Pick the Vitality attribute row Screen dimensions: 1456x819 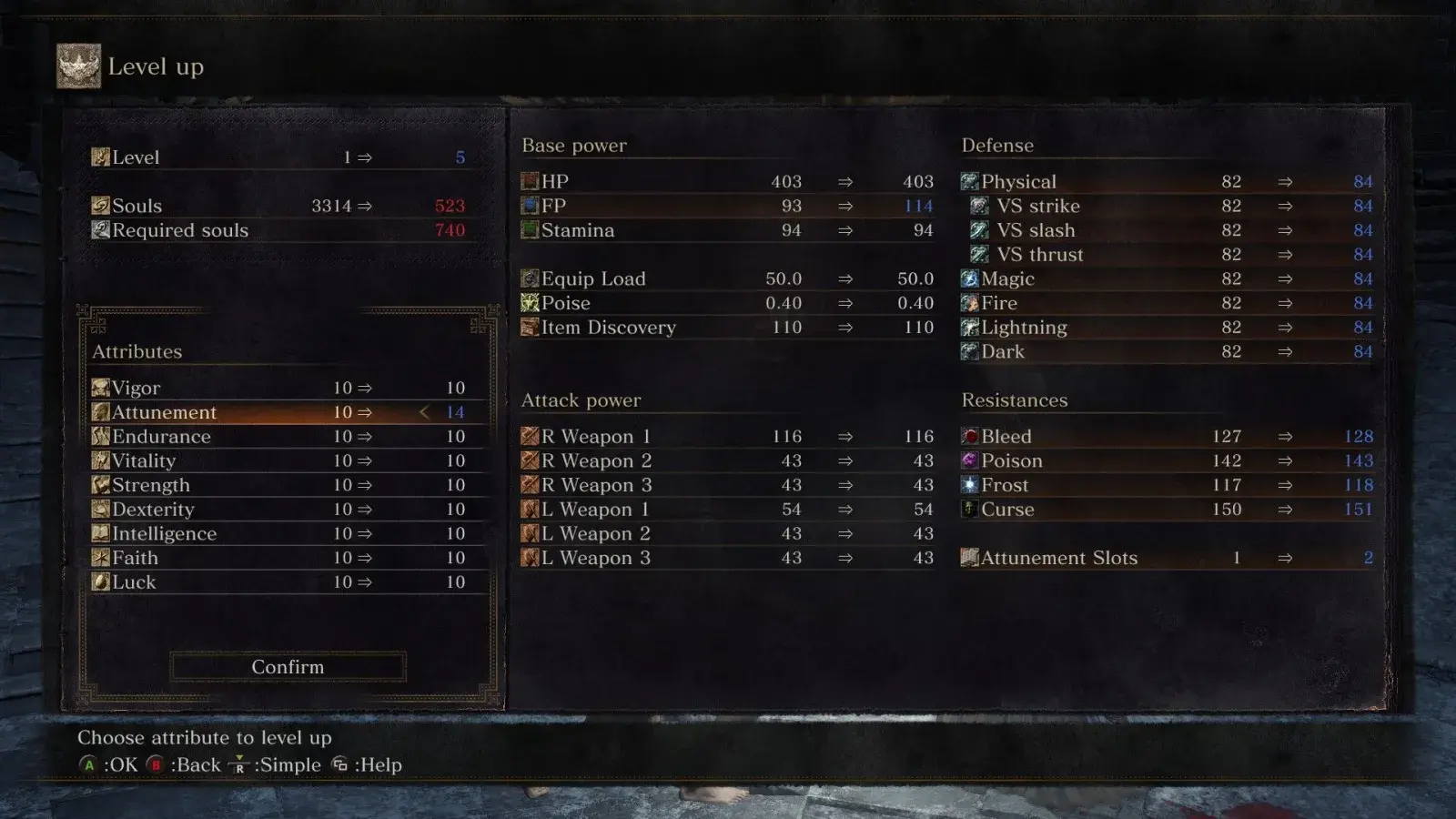(x=288, y=461)
